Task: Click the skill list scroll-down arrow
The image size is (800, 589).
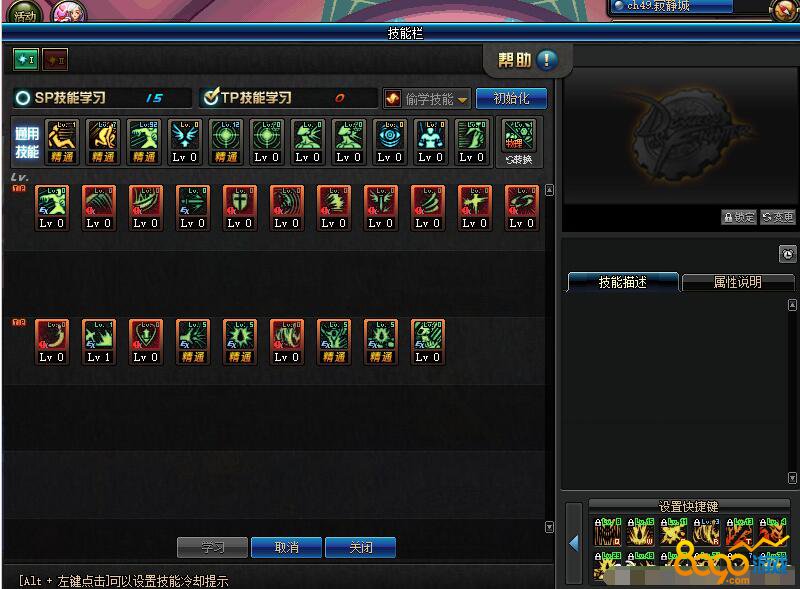Action: point(549,526)
